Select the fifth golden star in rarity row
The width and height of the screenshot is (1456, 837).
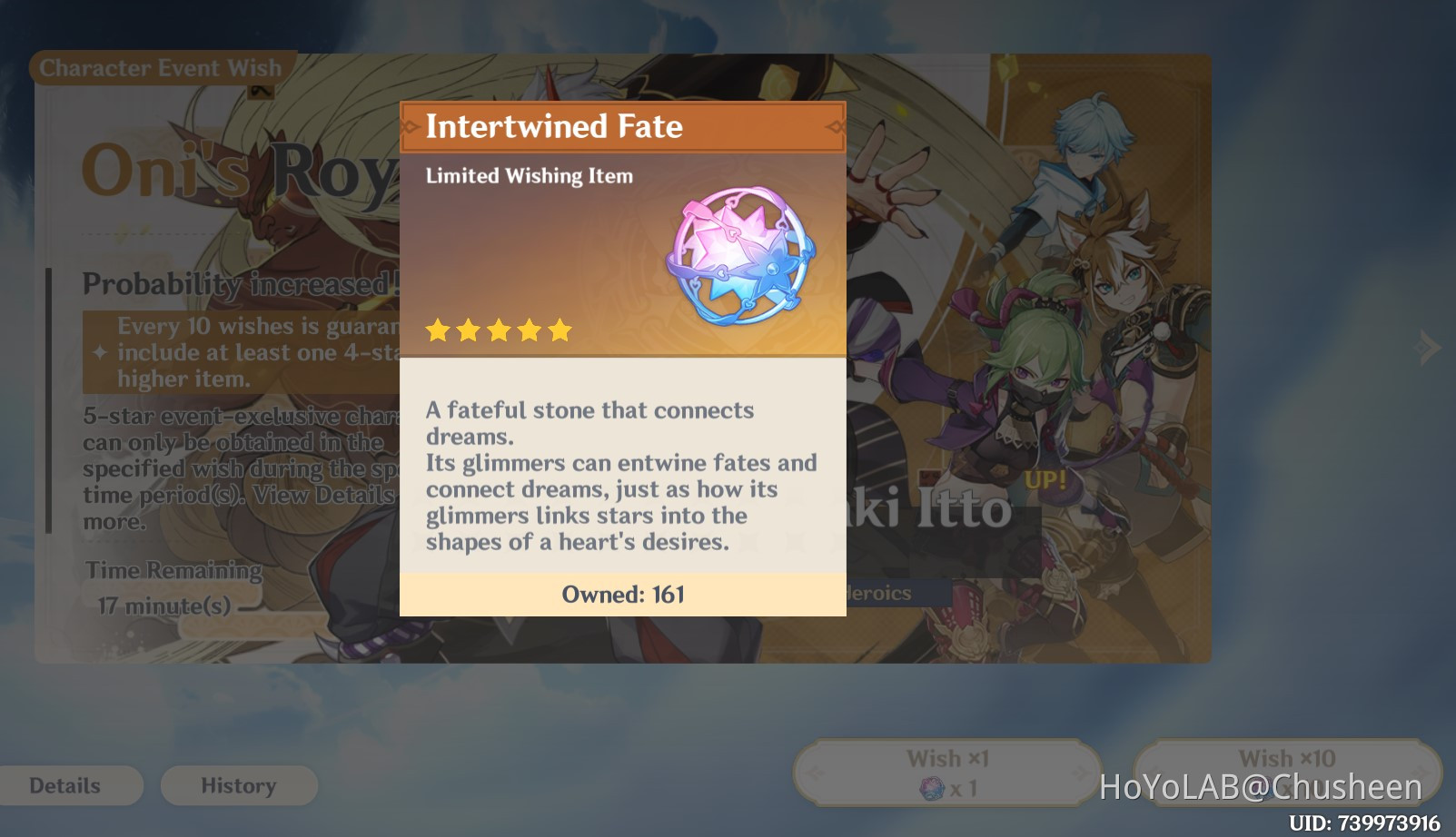(560, 330)
